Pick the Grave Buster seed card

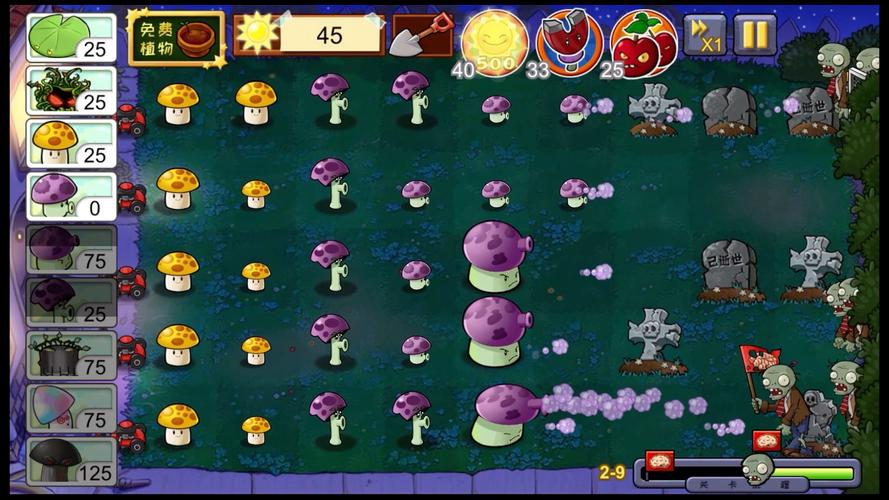coord(70,354)
